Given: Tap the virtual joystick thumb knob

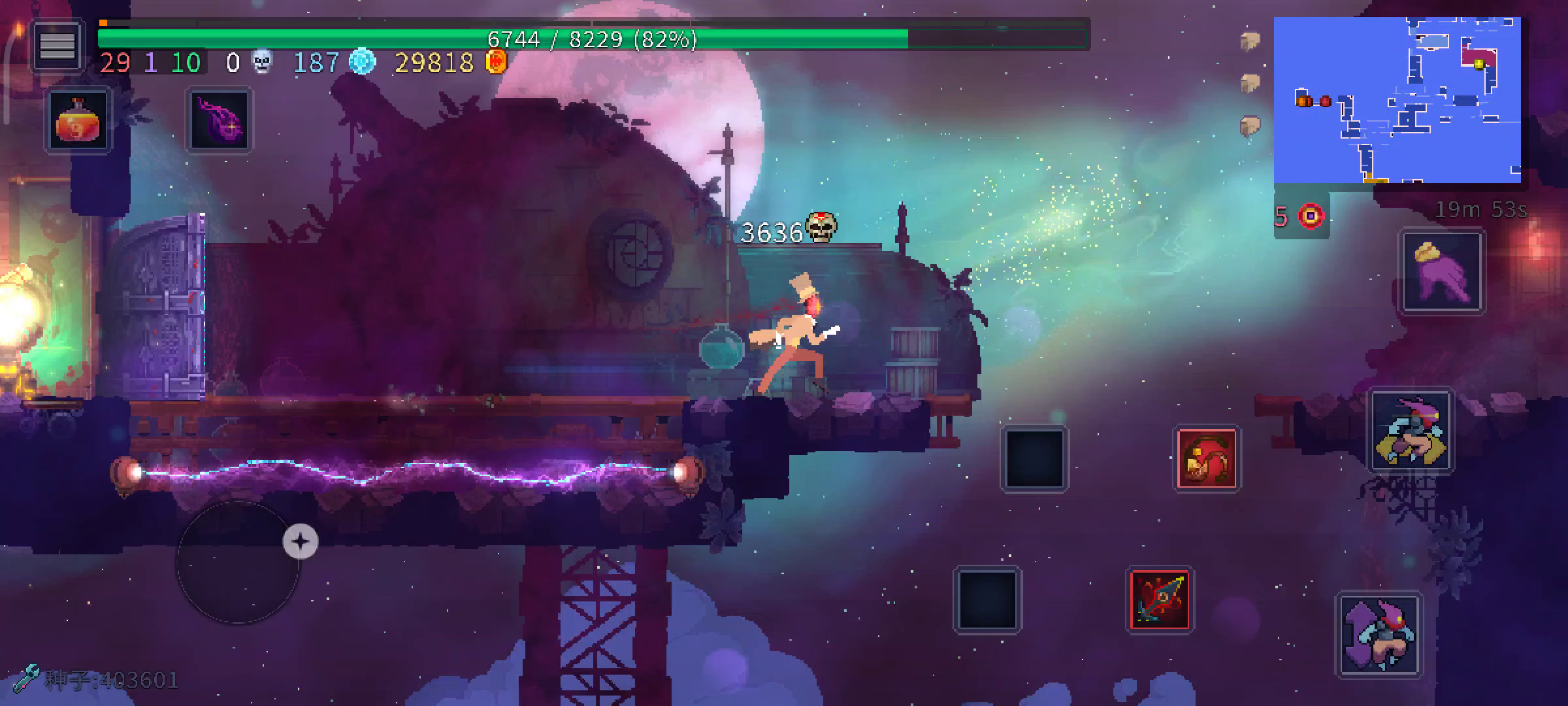Looking at the screenshot, I should coord(301,541).
